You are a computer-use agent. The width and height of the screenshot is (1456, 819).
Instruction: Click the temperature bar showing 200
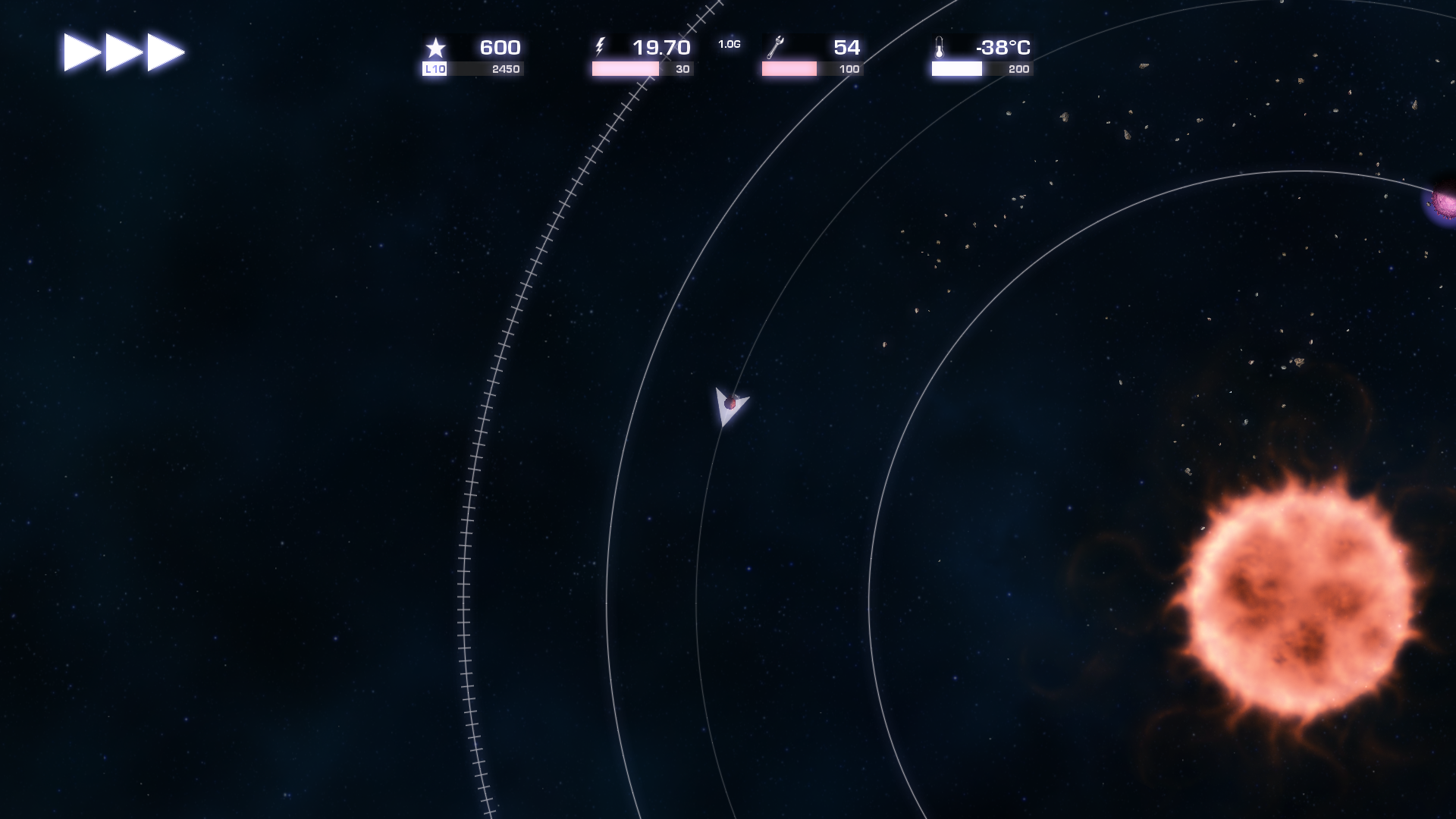click(x=955, y=67)
